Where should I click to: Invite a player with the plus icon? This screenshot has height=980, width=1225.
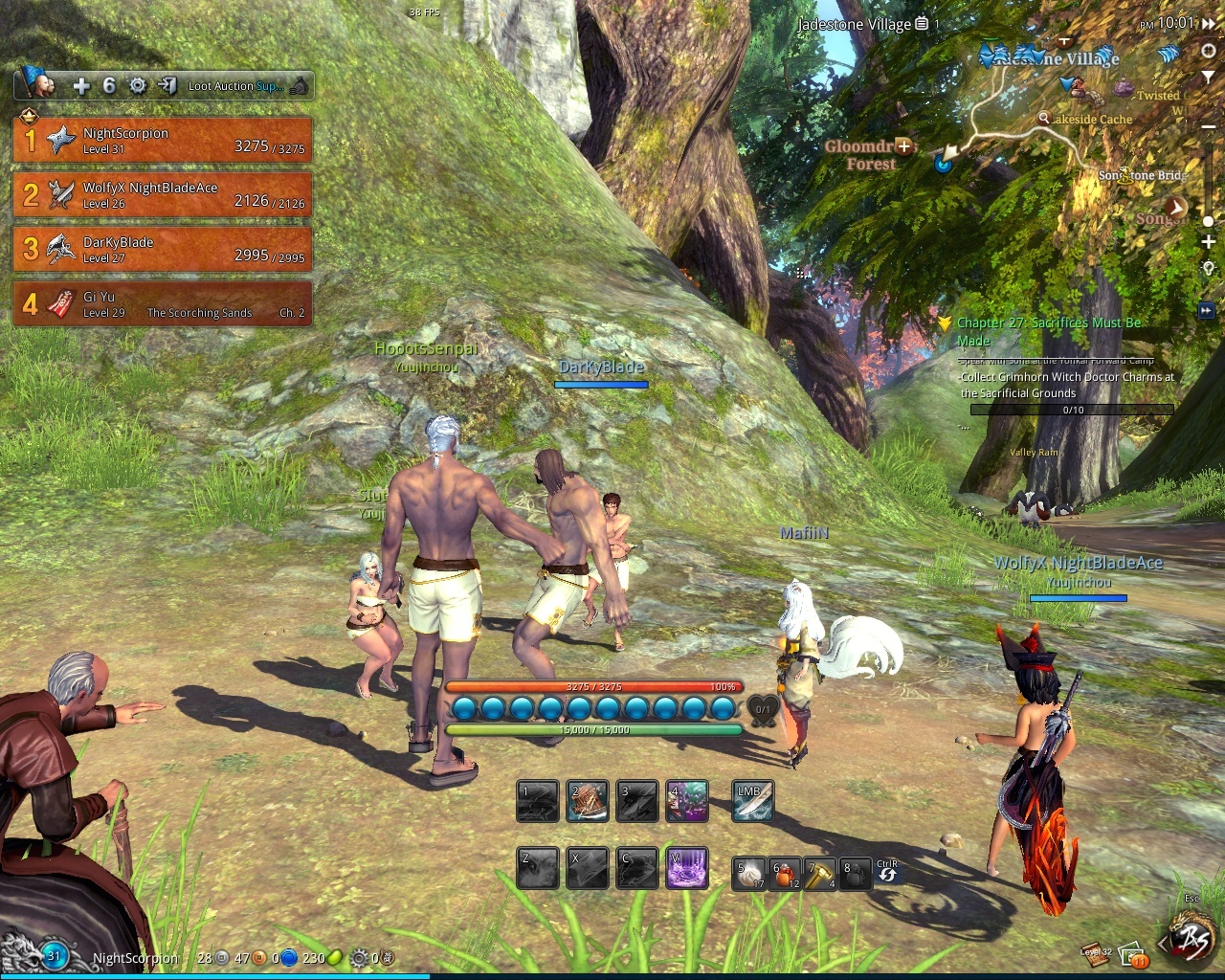tap(81, 86)
